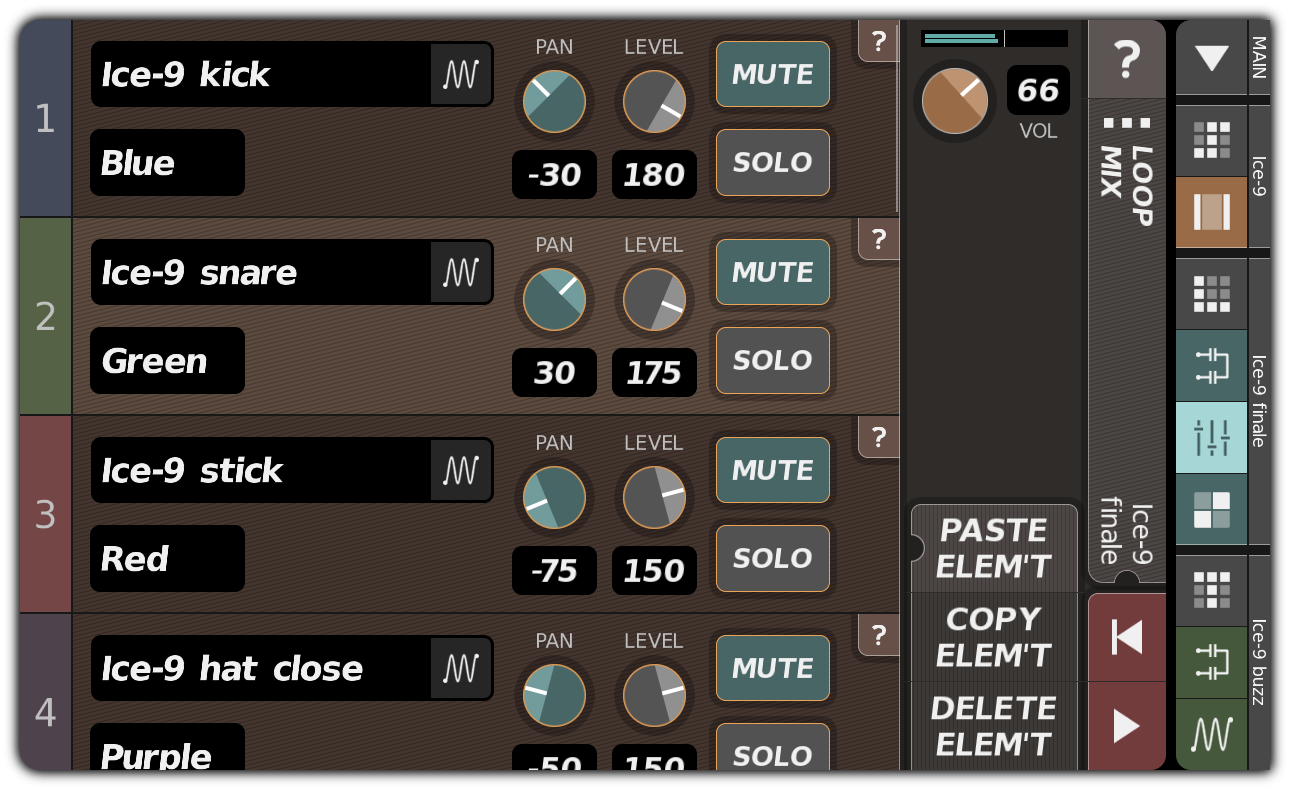Viewport: 1290px width, 790px height.
Task: Select the blocks arrangement icon for Ice-9 finale
Action: point(1211,508)
